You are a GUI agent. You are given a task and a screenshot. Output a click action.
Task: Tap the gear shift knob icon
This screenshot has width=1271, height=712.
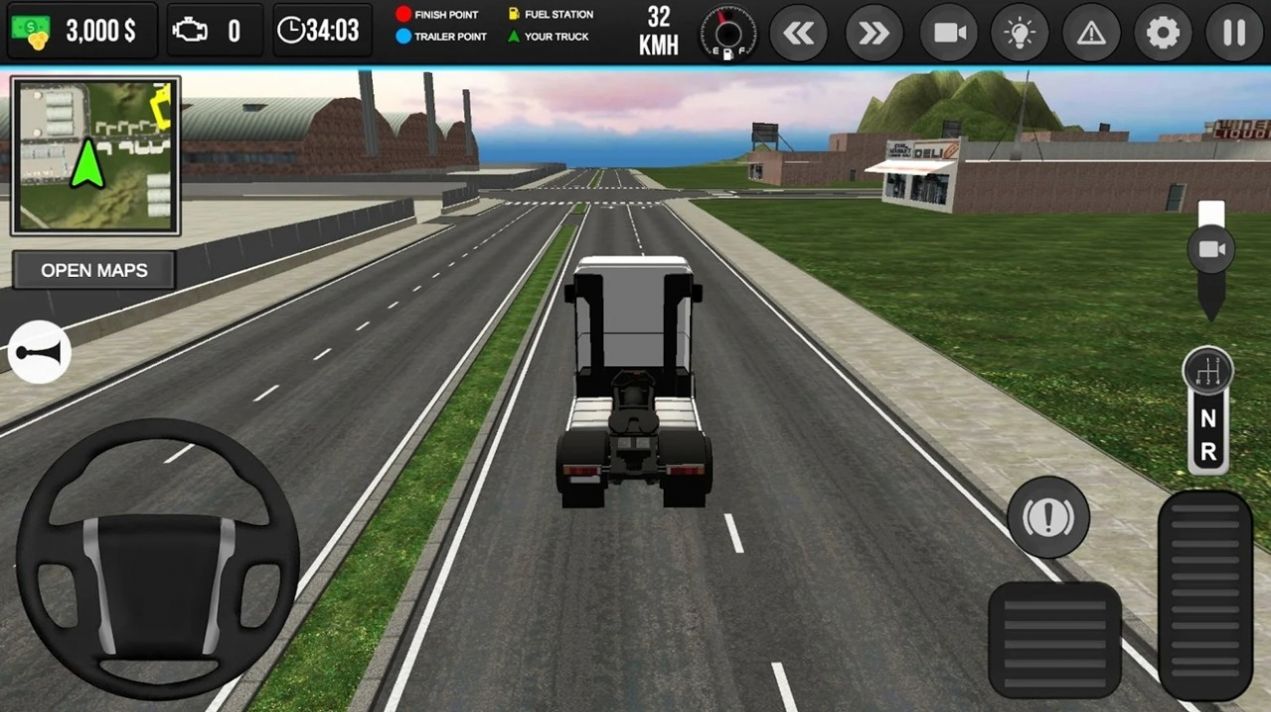pos(1208,371)
